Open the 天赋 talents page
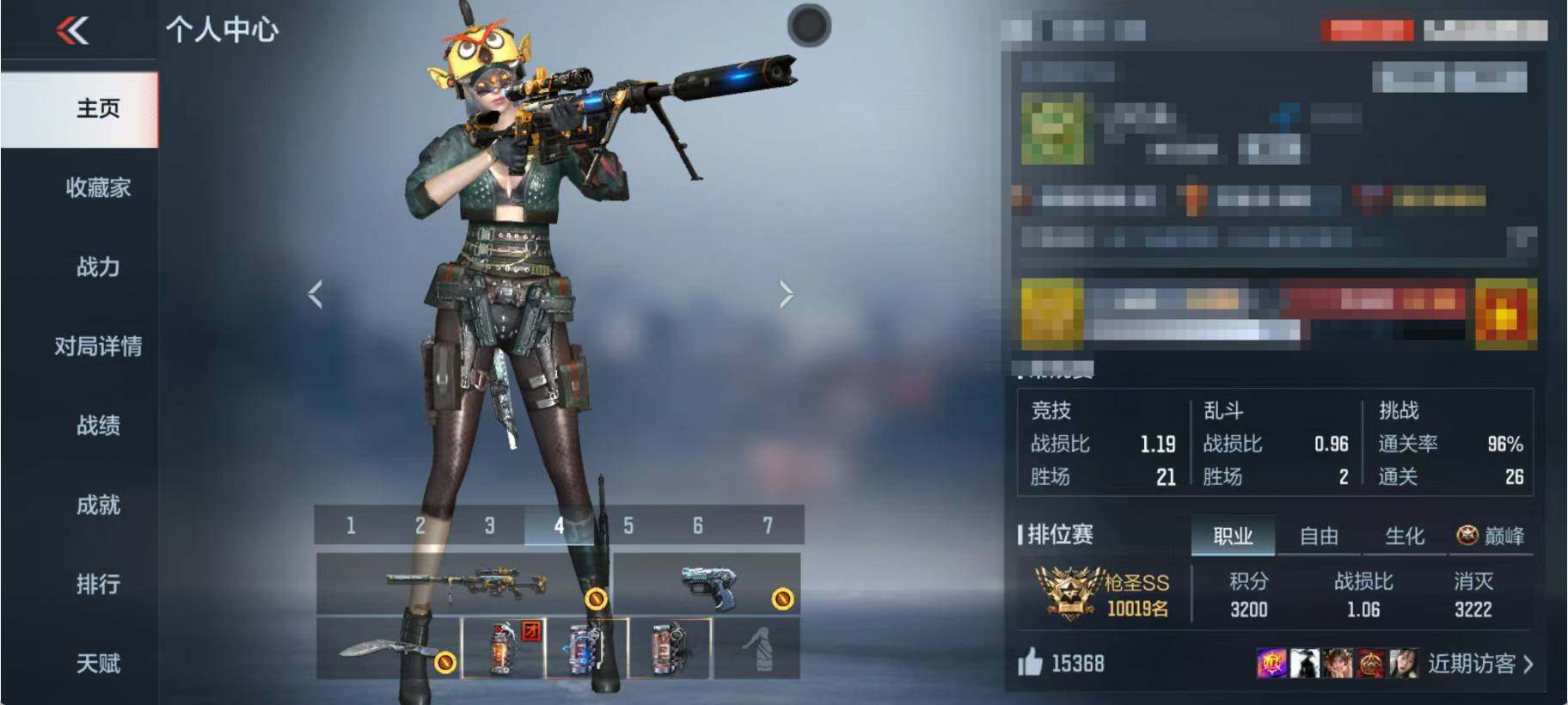1568x705 pixels. pyautogui.click(x=98, y=663)
